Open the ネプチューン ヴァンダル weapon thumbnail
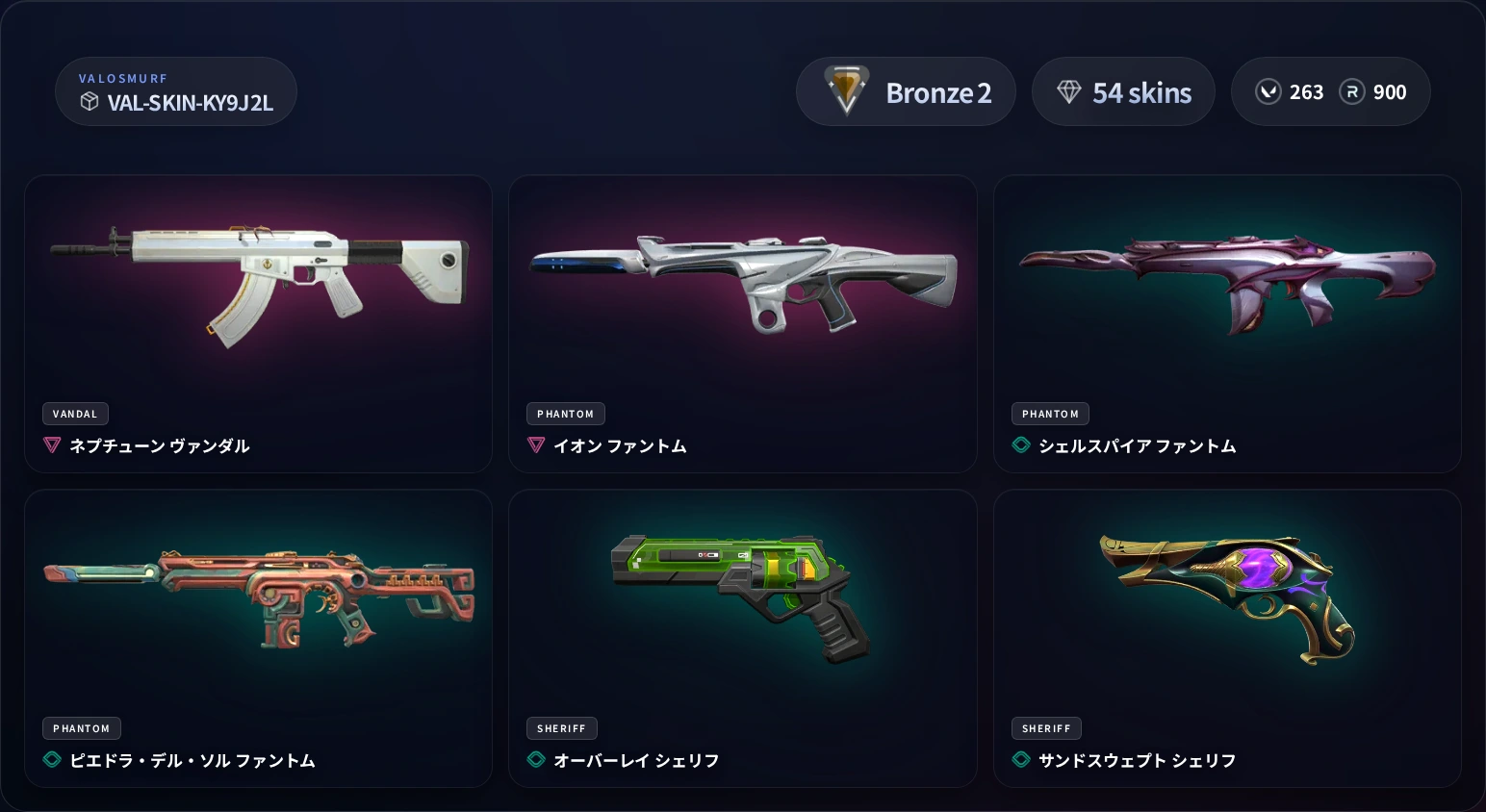Screen dimensions: 1486x812 [259, 279]
